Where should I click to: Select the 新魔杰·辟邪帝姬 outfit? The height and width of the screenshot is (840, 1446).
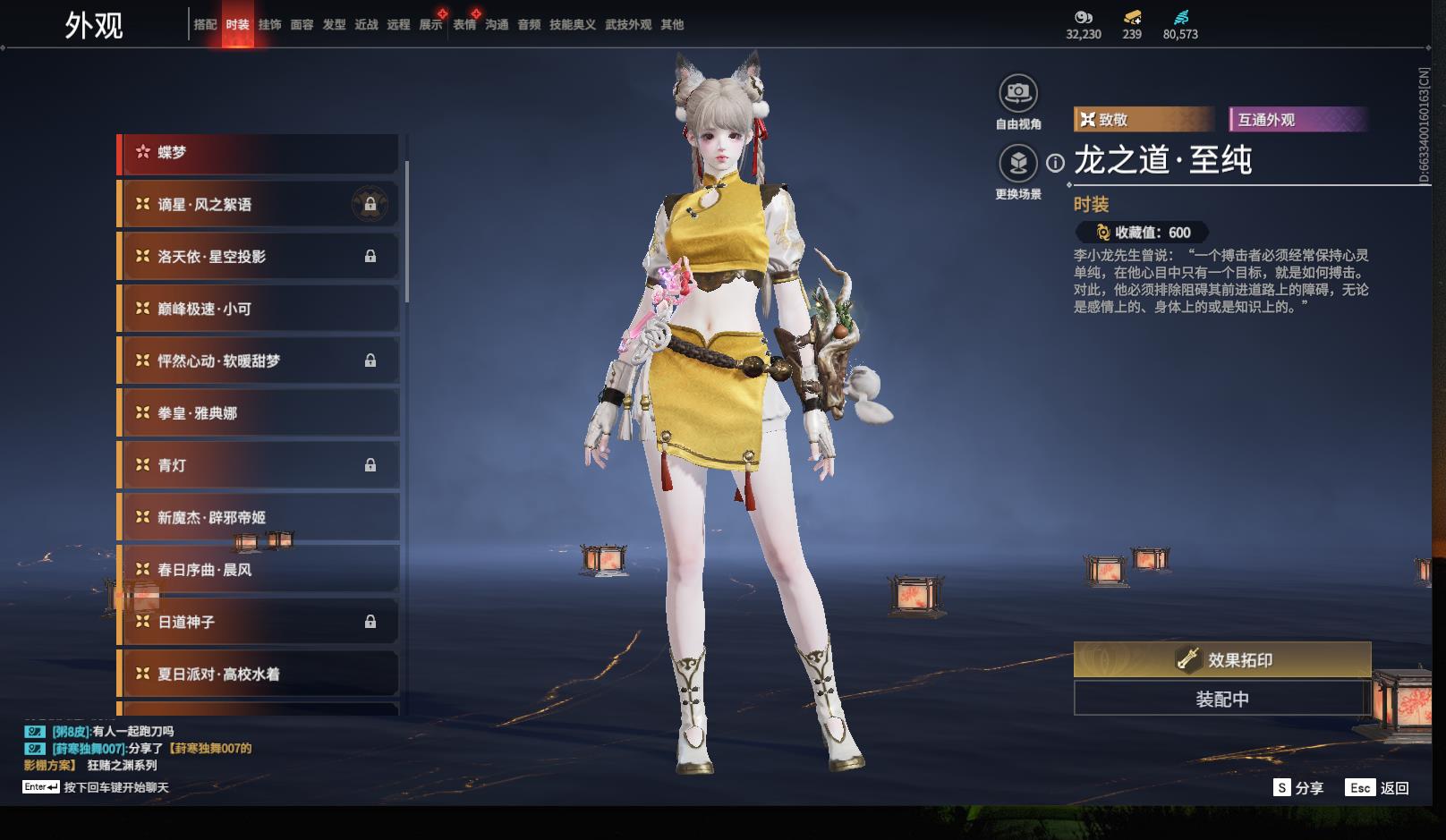(x=258, y=518)
